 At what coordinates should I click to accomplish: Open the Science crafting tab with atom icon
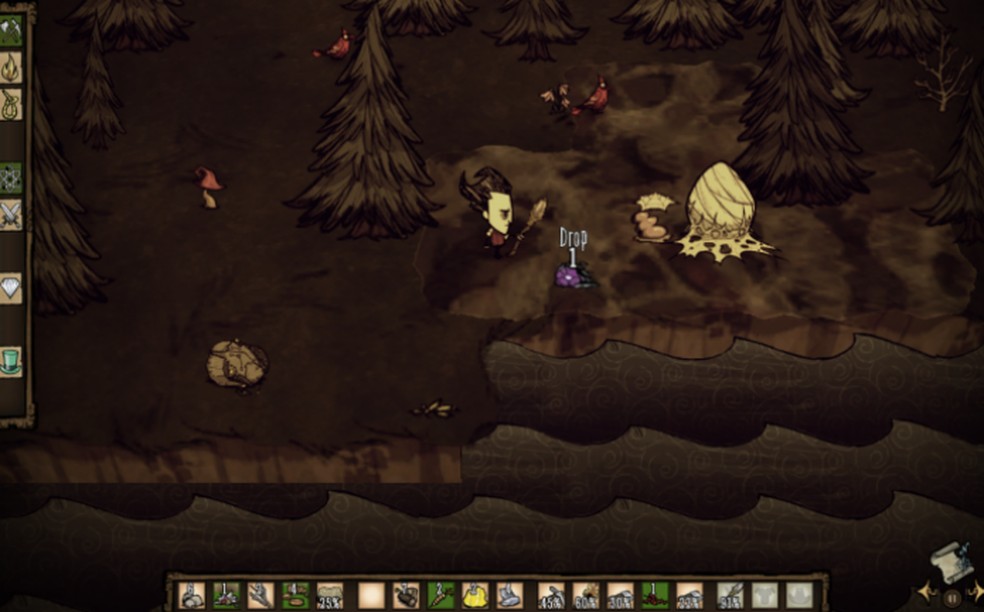coord(11,178)
